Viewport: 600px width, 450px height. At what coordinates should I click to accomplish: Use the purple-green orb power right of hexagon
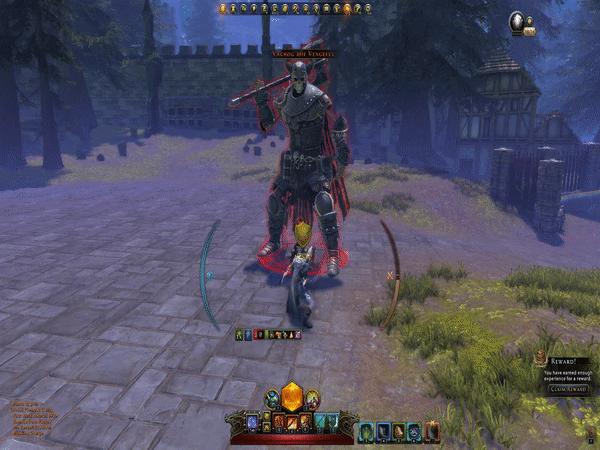[x=311, y=399]
